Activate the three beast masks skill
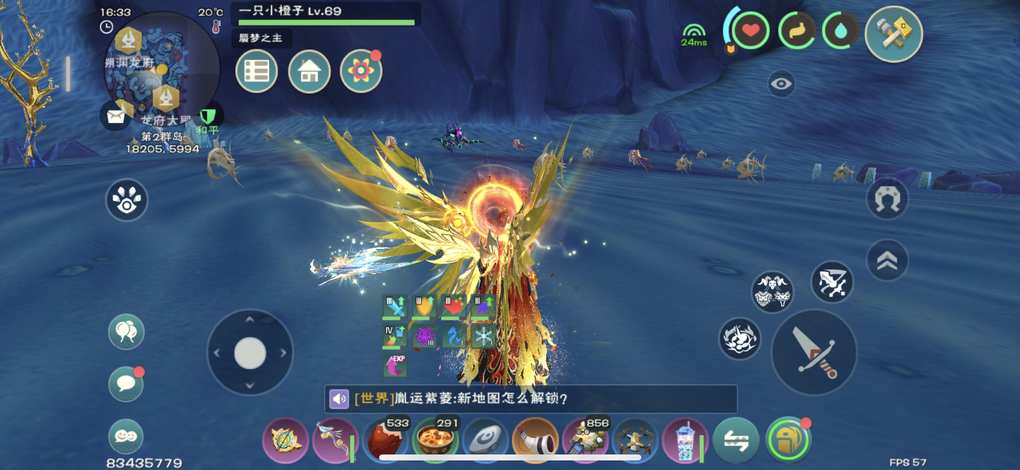 pos(772,291)
